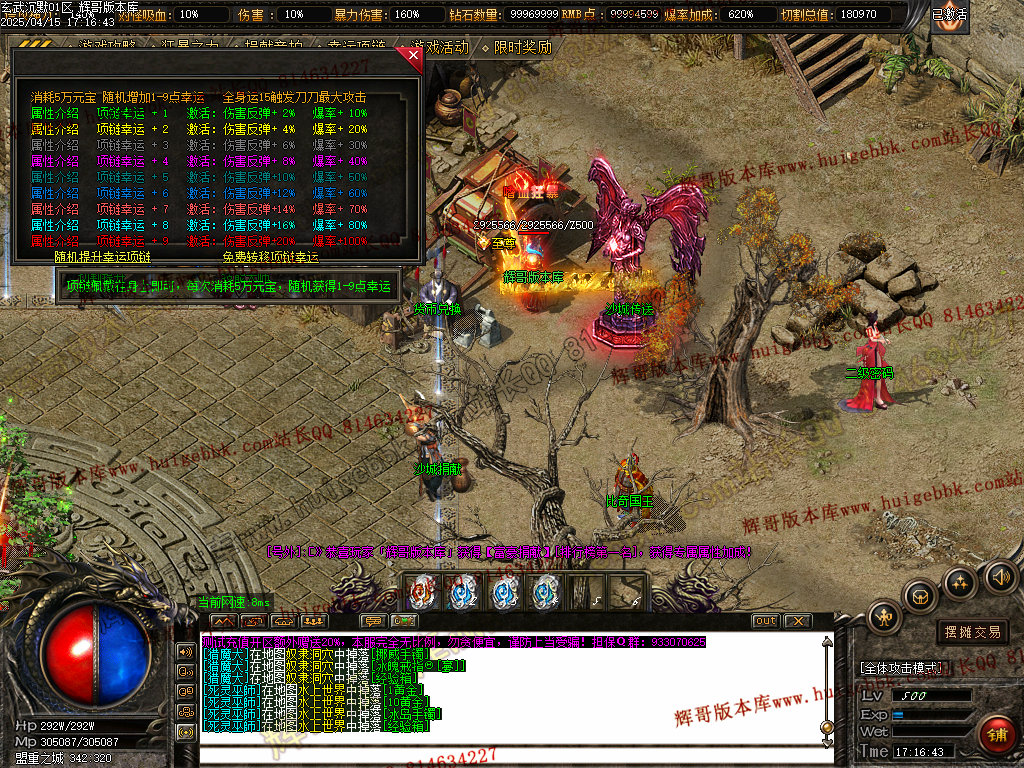This screenshot has height=768, width=1024.
Task: Open the 摆摊交易 stall trade button
Action: click(x=972, y=632)
